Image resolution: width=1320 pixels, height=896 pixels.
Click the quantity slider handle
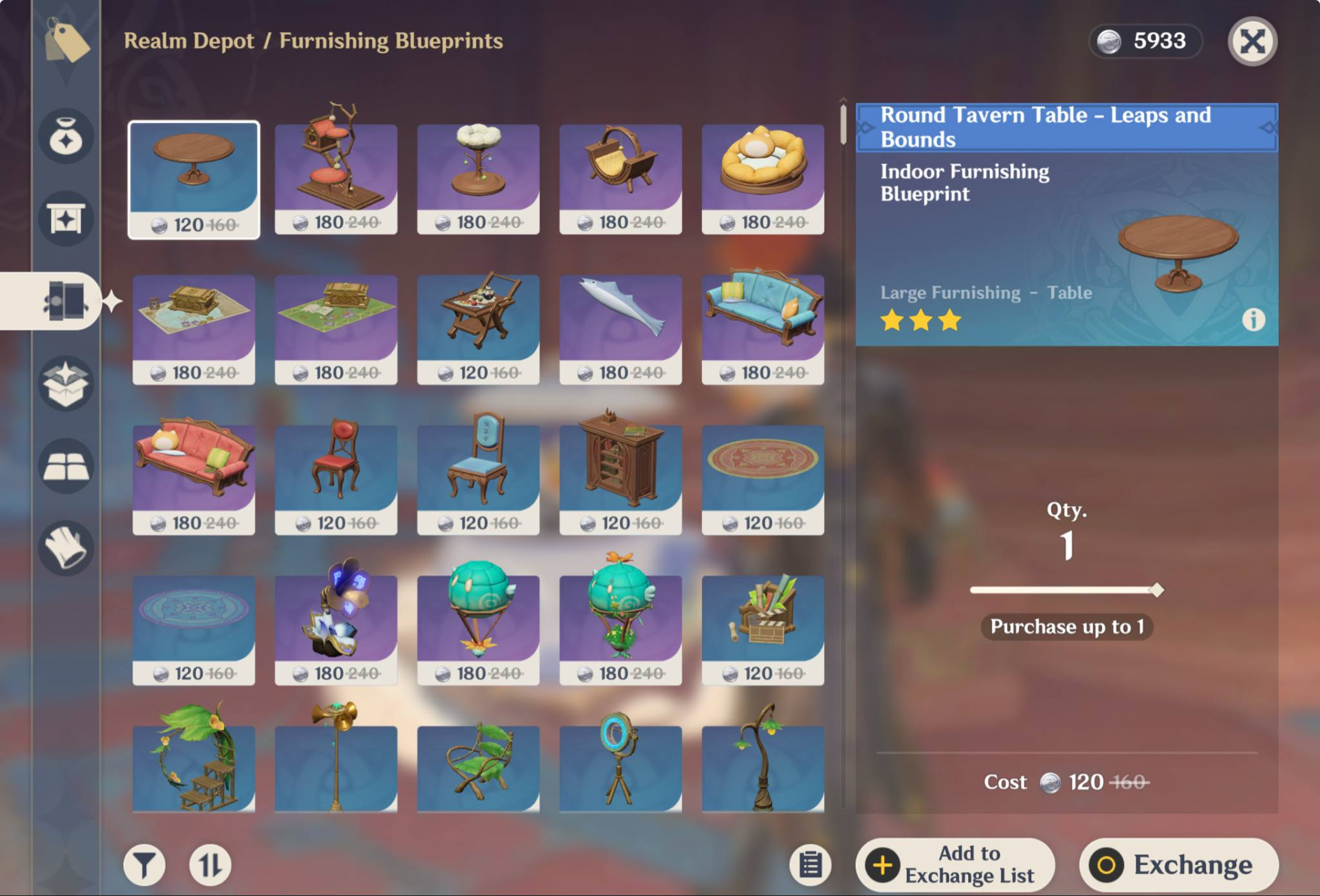1156,589
